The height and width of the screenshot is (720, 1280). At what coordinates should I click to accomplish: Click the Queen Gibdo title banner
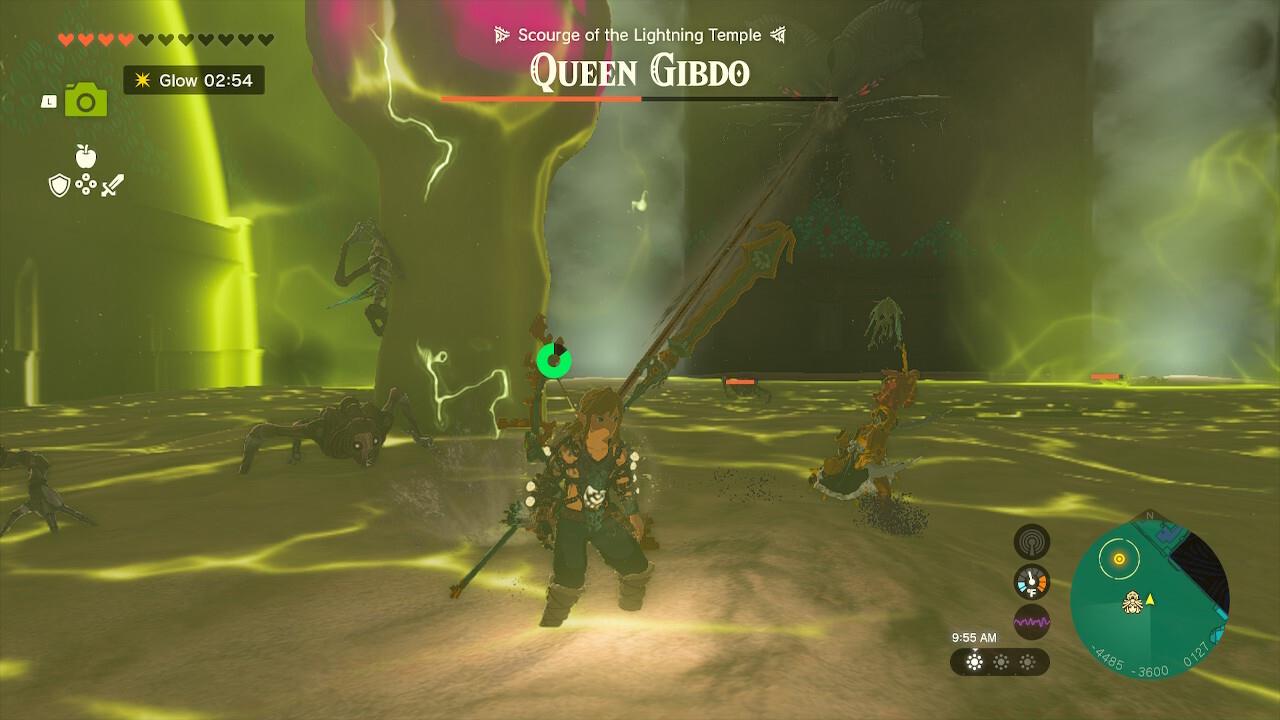click(x=638, y=72)
